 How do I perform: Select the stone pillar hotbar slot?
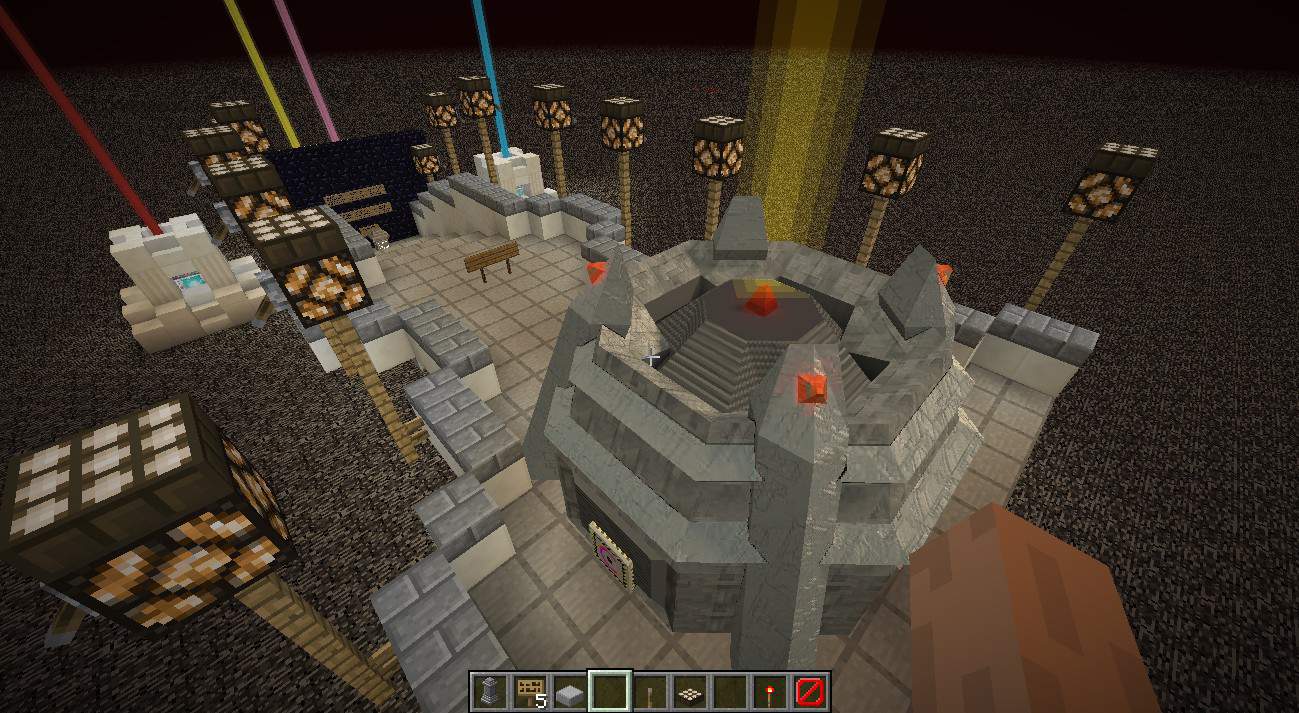point(489,691)
